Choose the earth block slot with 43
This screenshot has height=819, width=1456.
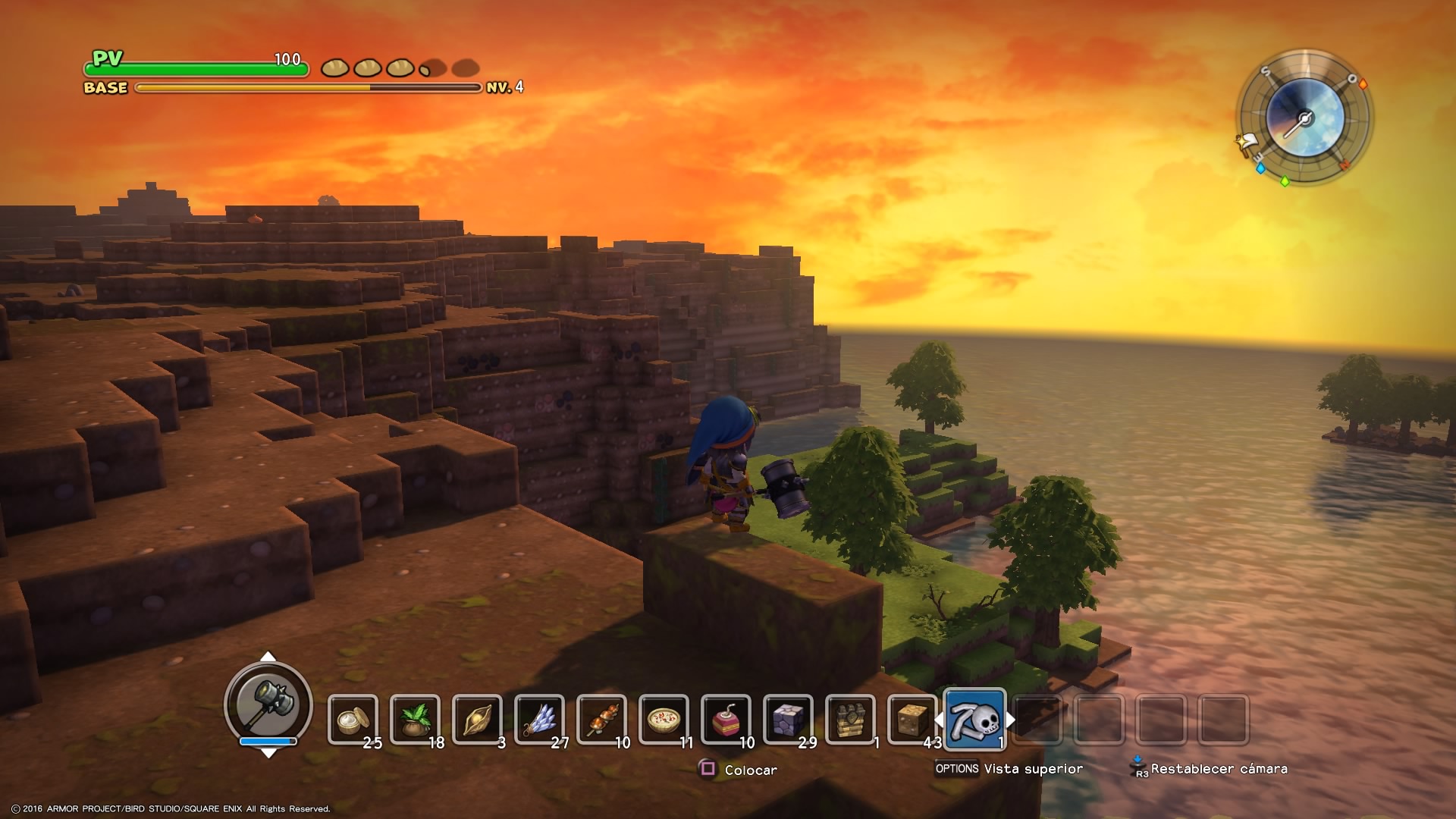click(912, 719)
